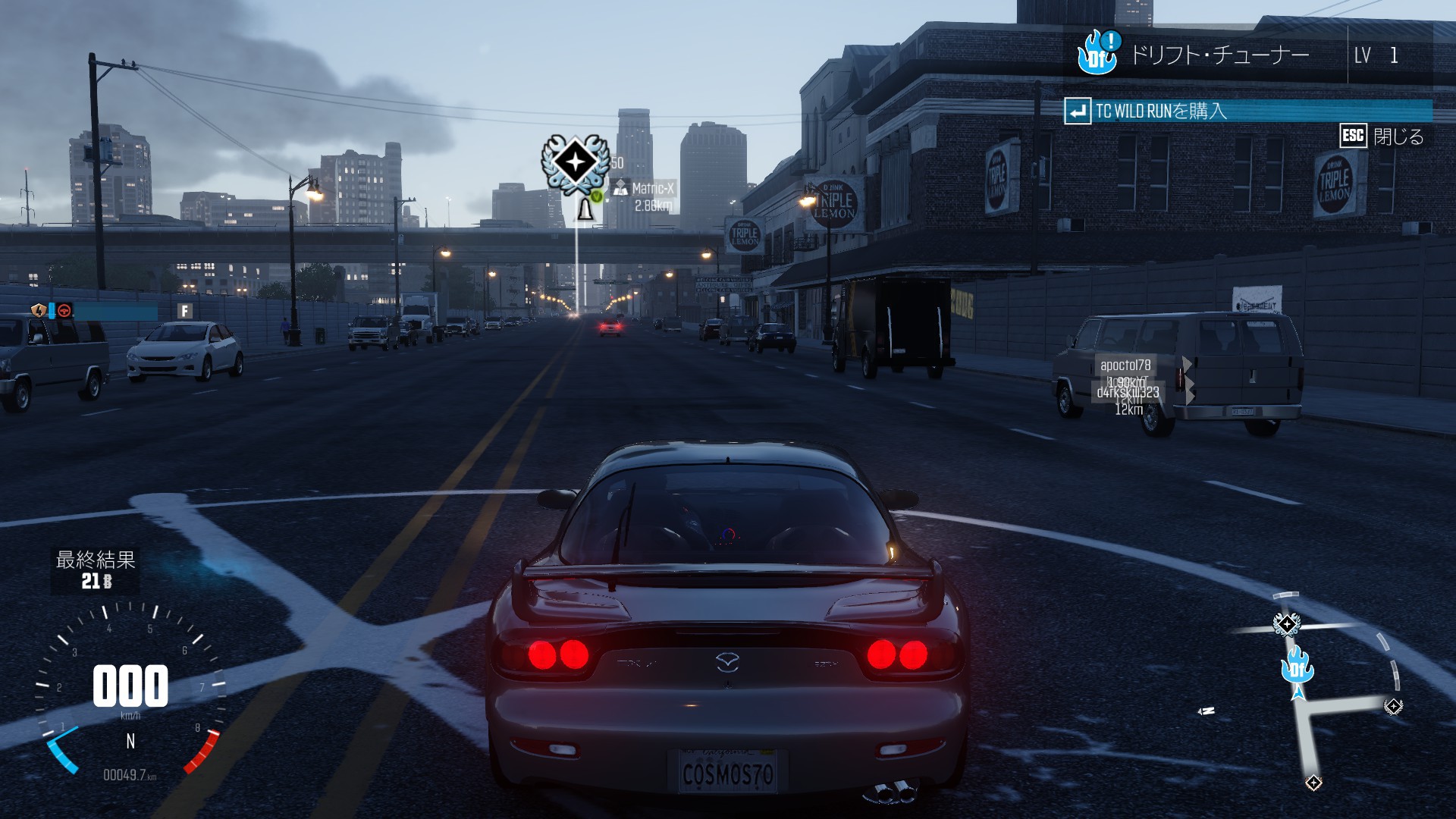1456x819 pixels.
Task: Select the skill challenge waypoint marker
Action: tap(574, 162)
